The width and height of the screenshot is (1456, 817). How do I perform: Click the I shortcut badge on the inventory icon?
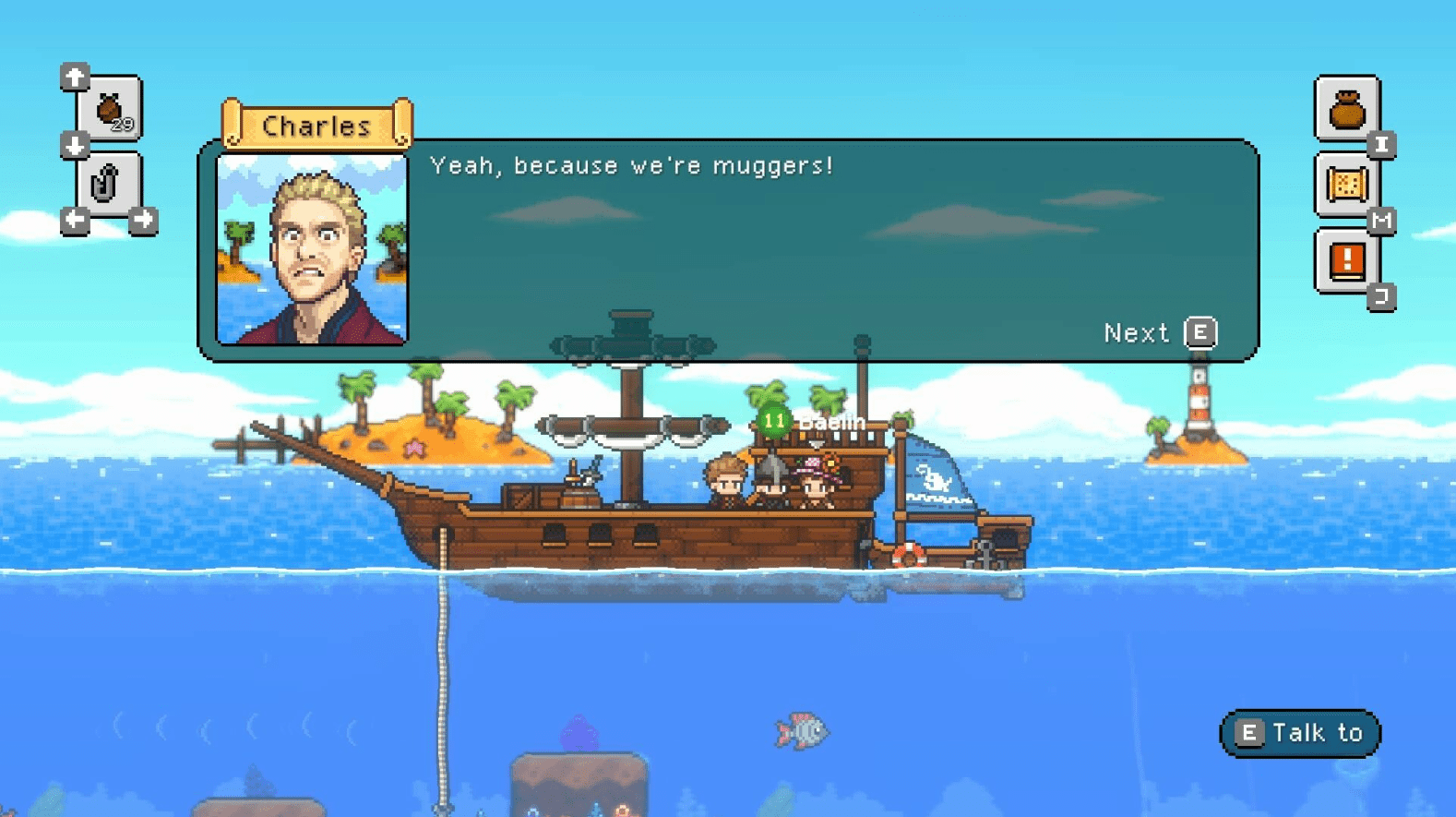point(1381,145)
